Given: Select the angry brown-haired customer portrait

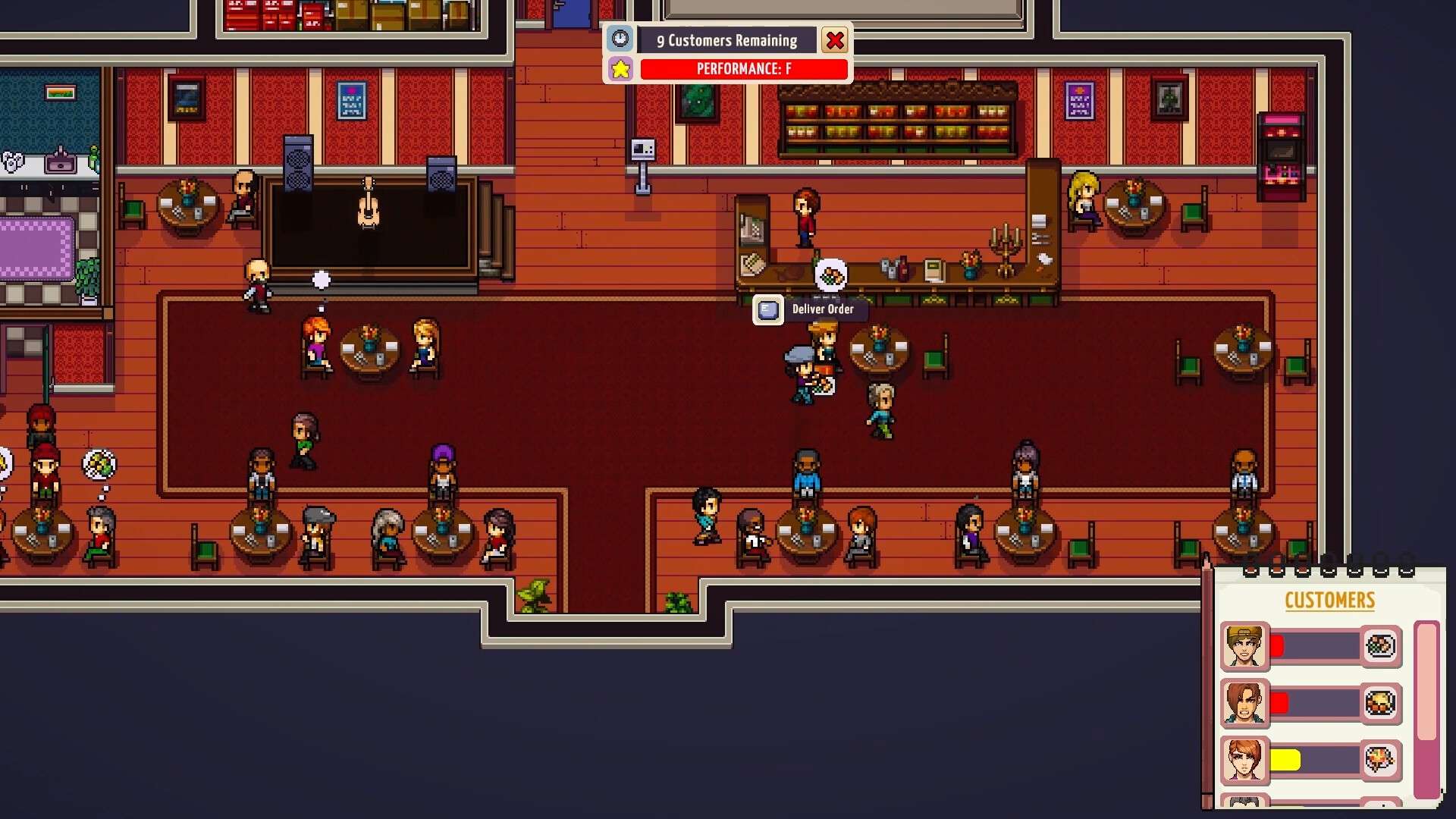Looking at the screenshot, I should click(1244, 703).
